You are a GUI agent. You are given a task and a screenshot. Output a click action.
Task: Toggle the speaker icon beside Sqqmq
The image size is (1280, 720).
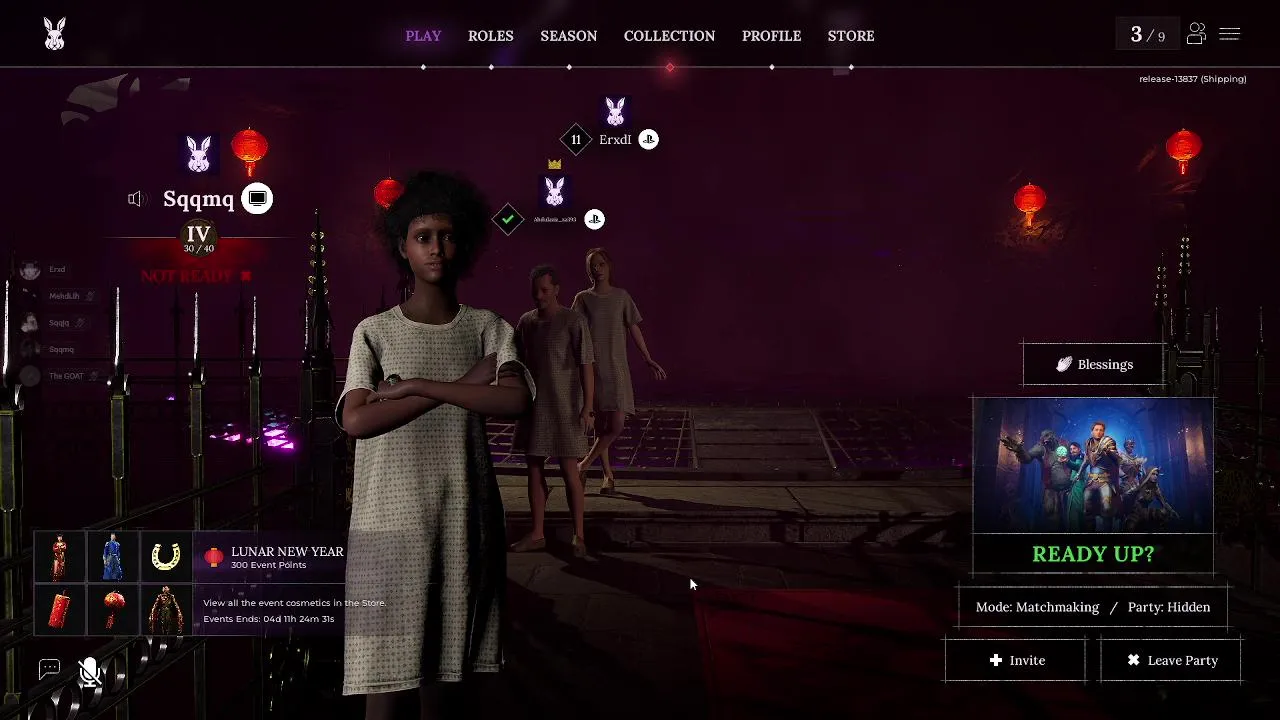click(137, 199)
